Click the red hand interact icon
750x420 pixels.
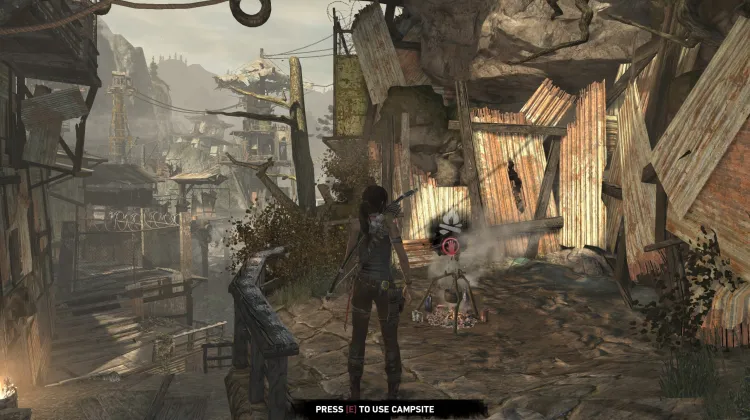click(x=450, y=246)
